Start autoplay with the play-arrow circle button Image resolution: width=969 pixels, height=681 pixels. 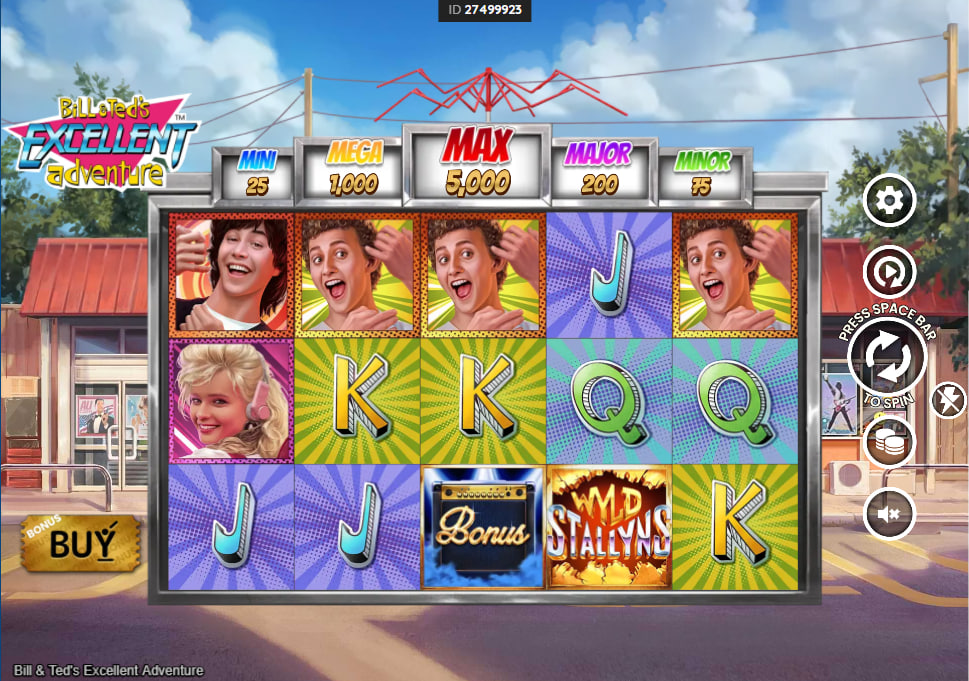(x=888, y=270)
